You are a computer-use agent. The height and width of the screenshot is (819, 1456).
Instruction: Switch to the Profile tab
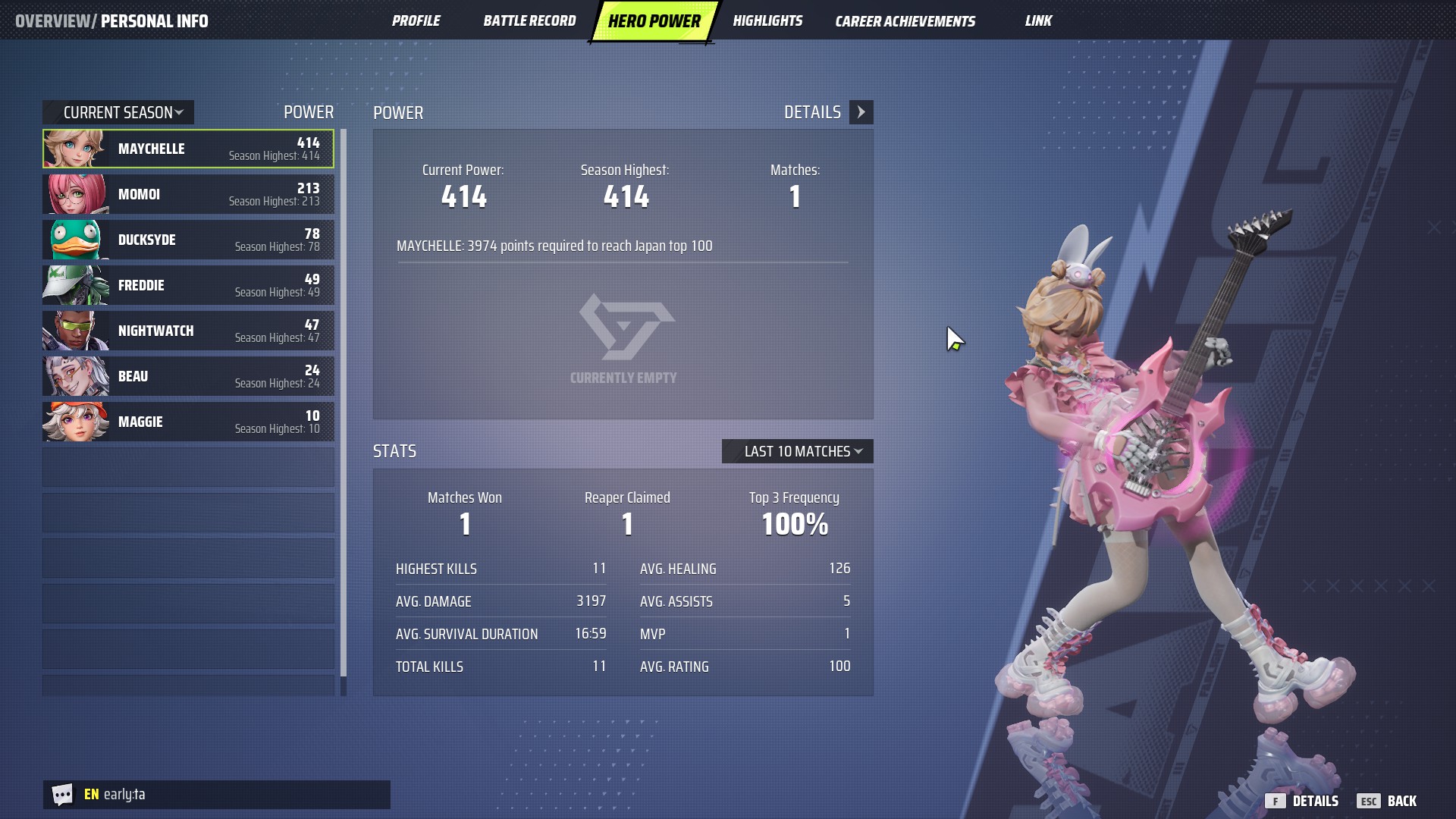[416, 20]
